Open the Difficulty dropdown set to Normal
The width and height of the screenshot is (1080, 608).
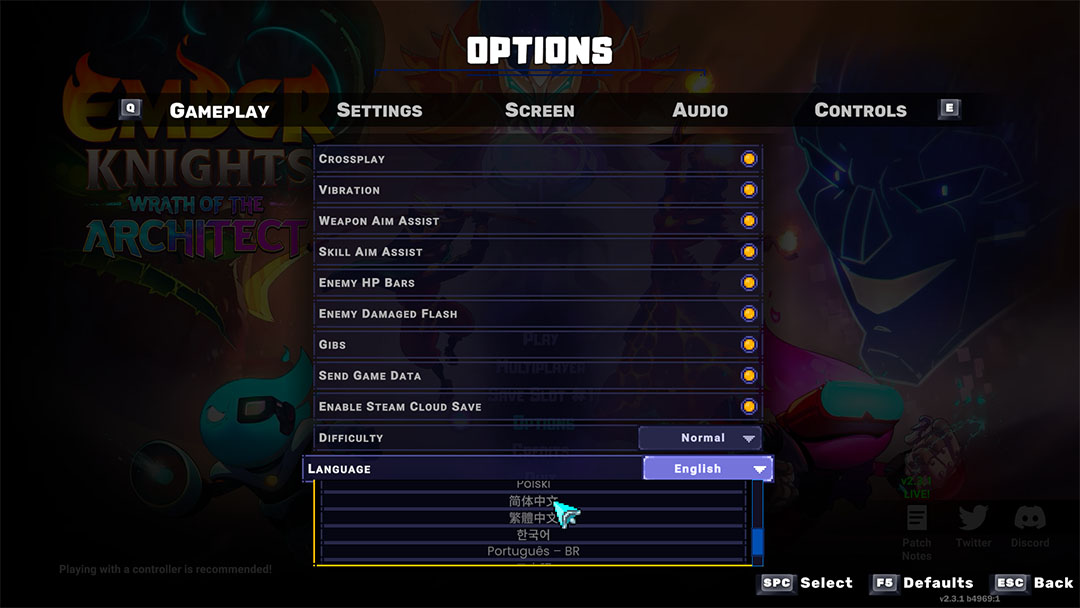tap(700, 438)
